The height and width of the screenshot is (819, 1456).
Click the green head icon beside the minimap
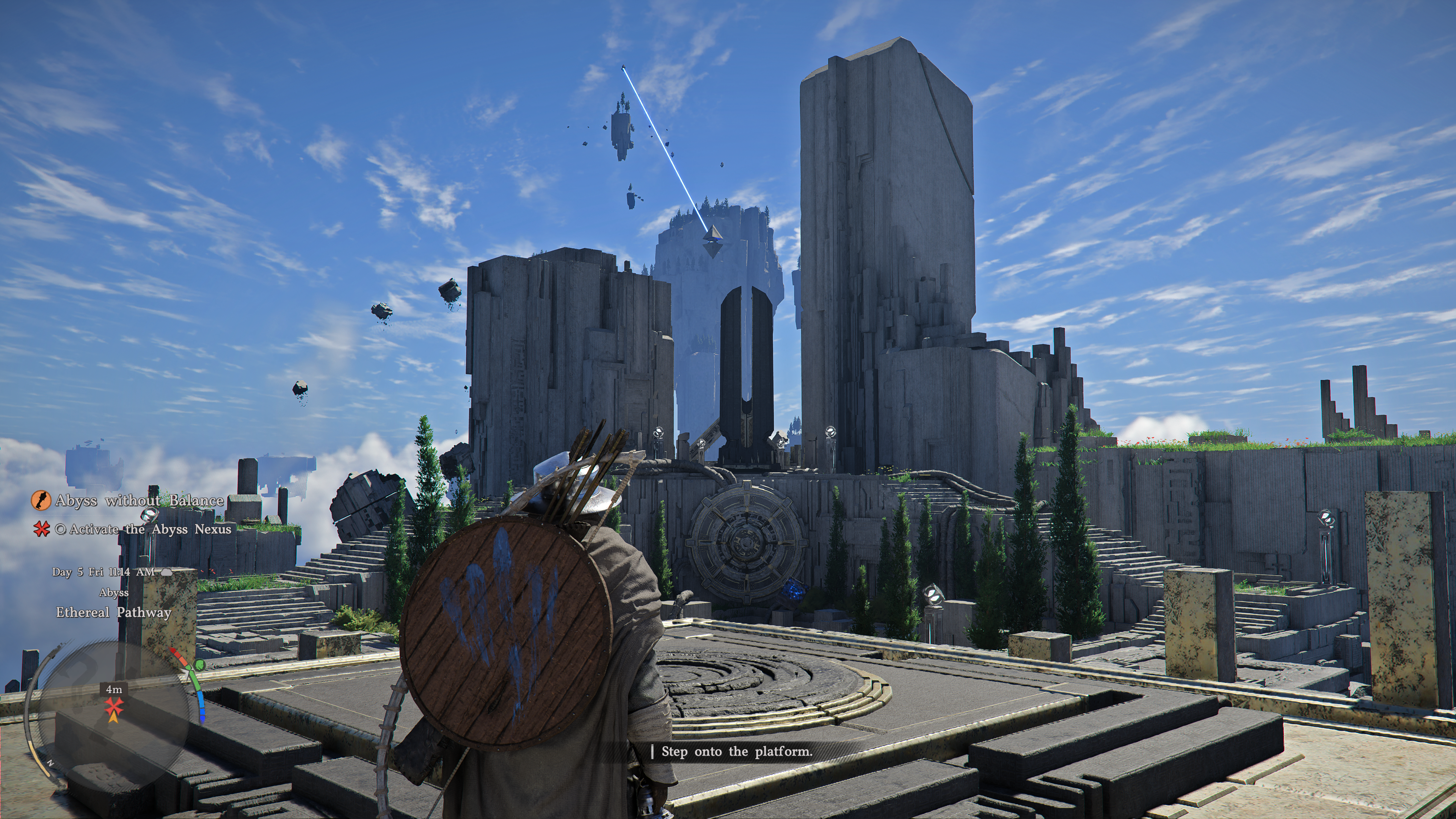199,665
